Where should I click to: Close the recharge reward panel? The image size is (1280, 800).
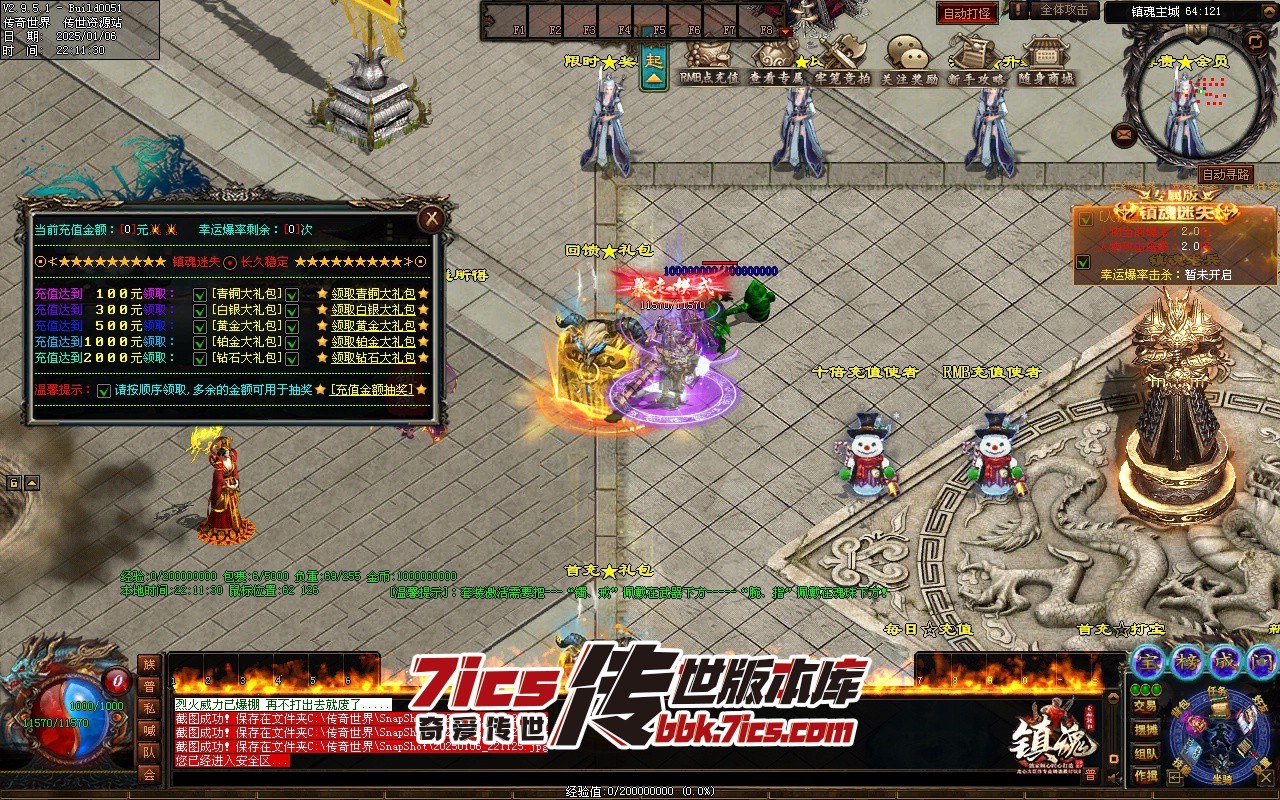[431, 218]
